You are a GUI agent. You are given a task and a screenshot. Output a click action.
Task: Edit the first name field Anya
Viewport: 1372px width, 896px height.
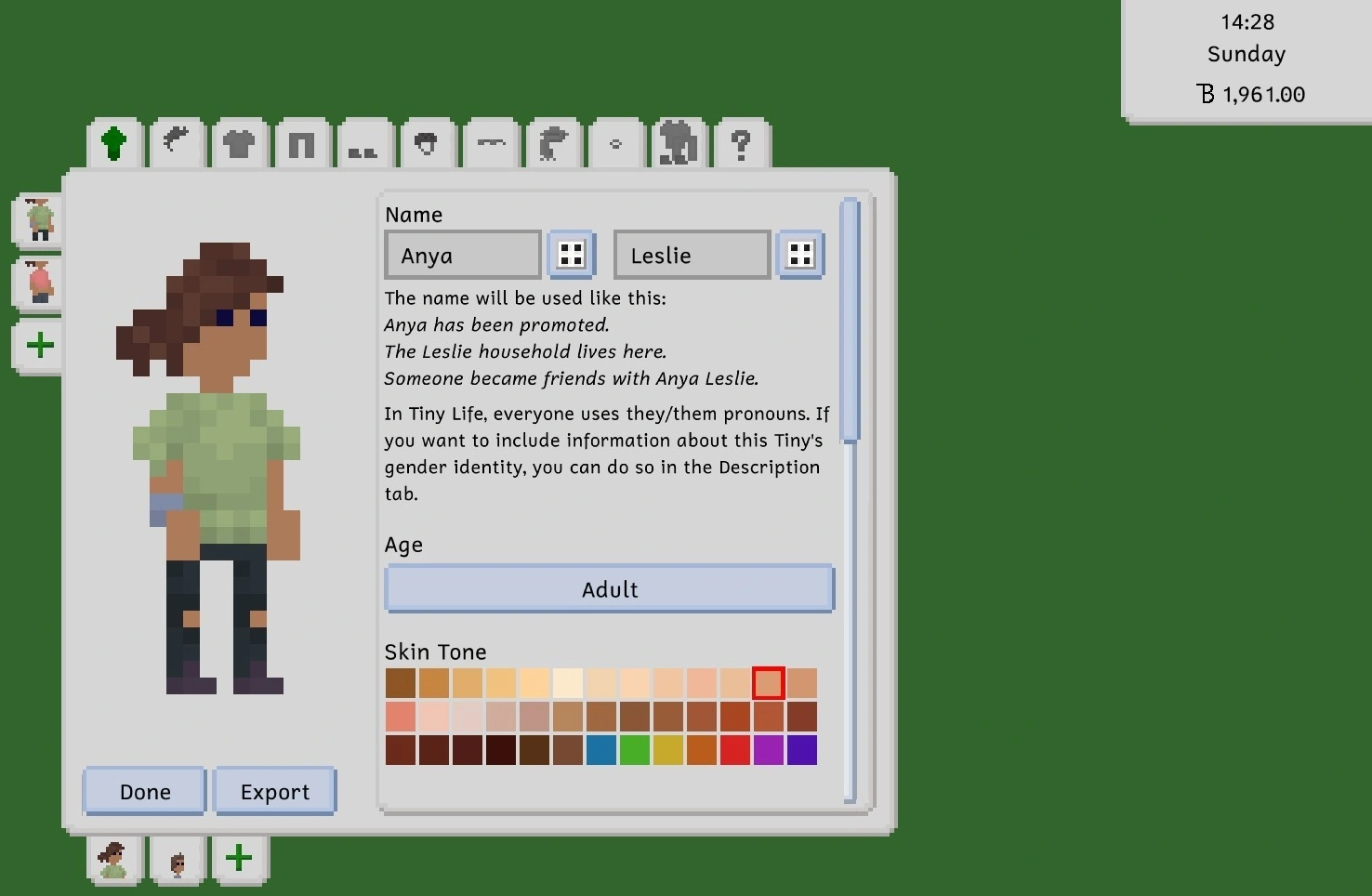pos(463,255)
